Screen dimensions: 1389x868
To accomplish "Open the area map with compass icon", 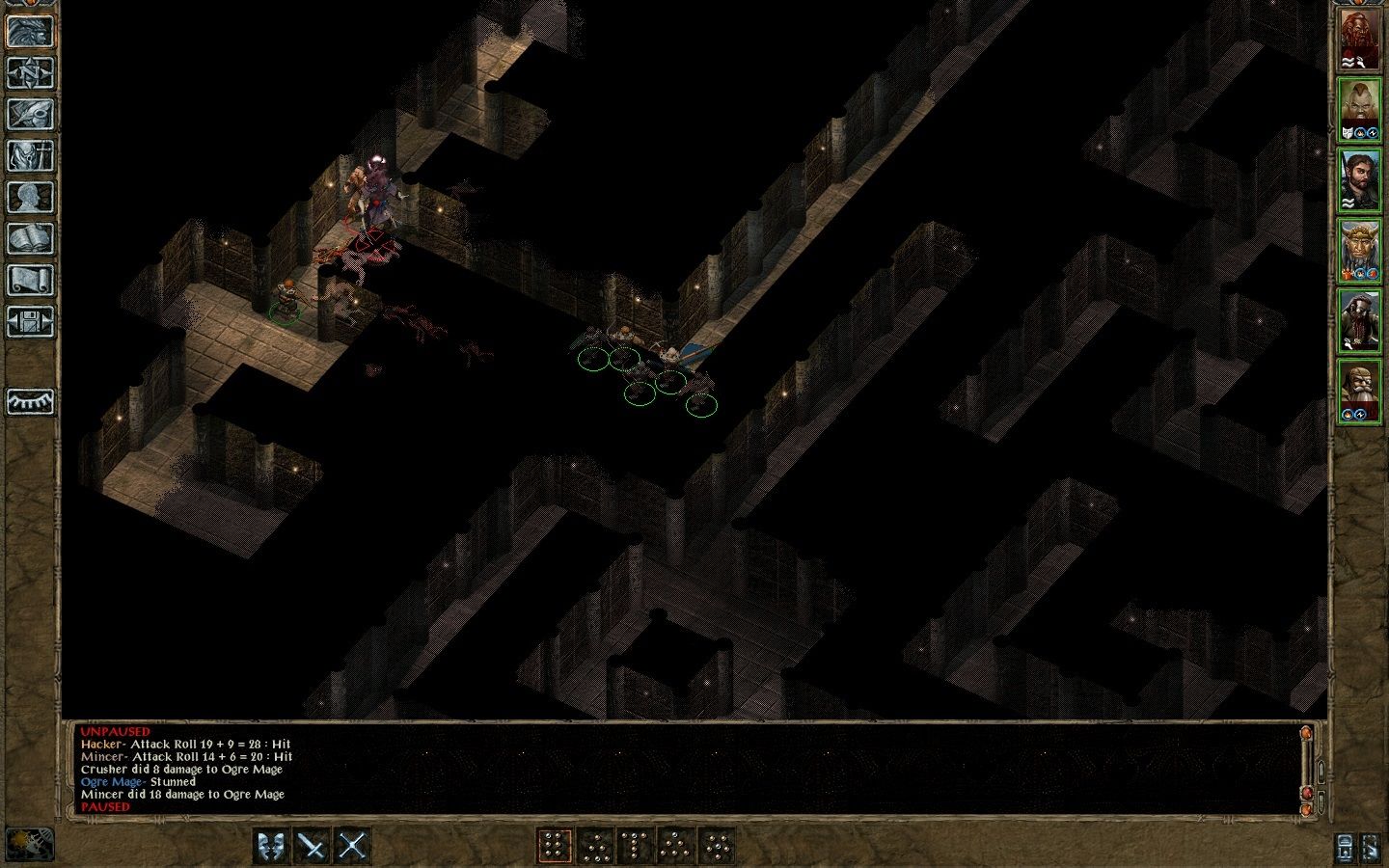I will tap(30, 73).
